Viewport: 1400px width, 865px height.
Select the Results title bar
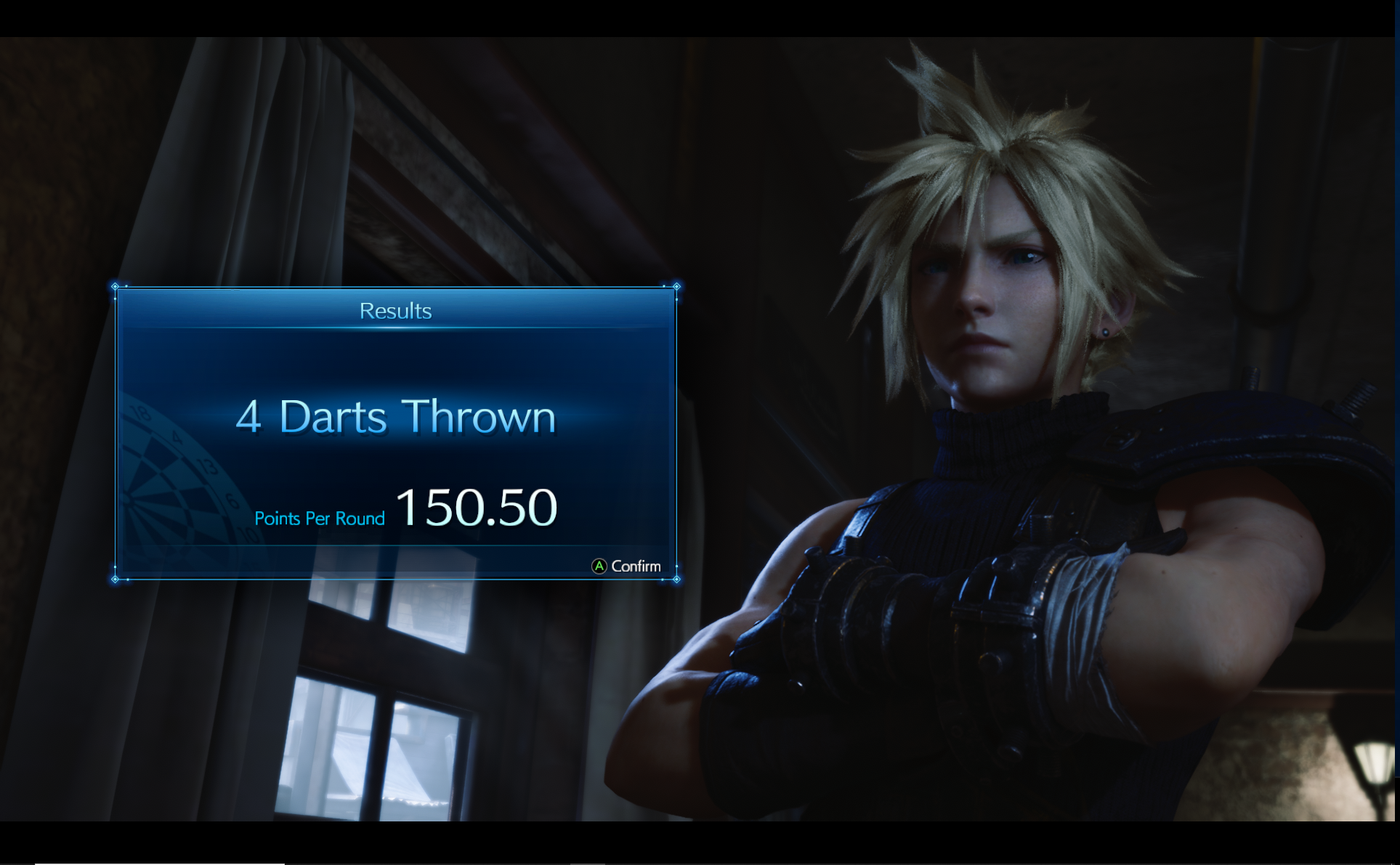pyautogui.click(x=397, y=309)
